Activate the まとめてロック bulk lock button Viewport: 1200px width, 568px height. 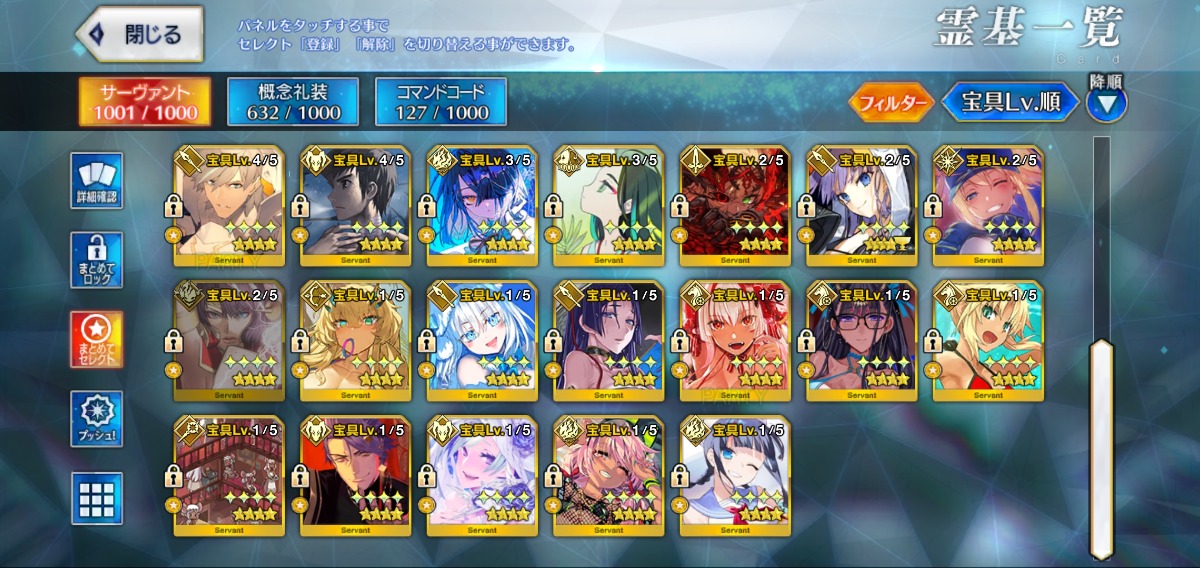click(x=97, y=260)
